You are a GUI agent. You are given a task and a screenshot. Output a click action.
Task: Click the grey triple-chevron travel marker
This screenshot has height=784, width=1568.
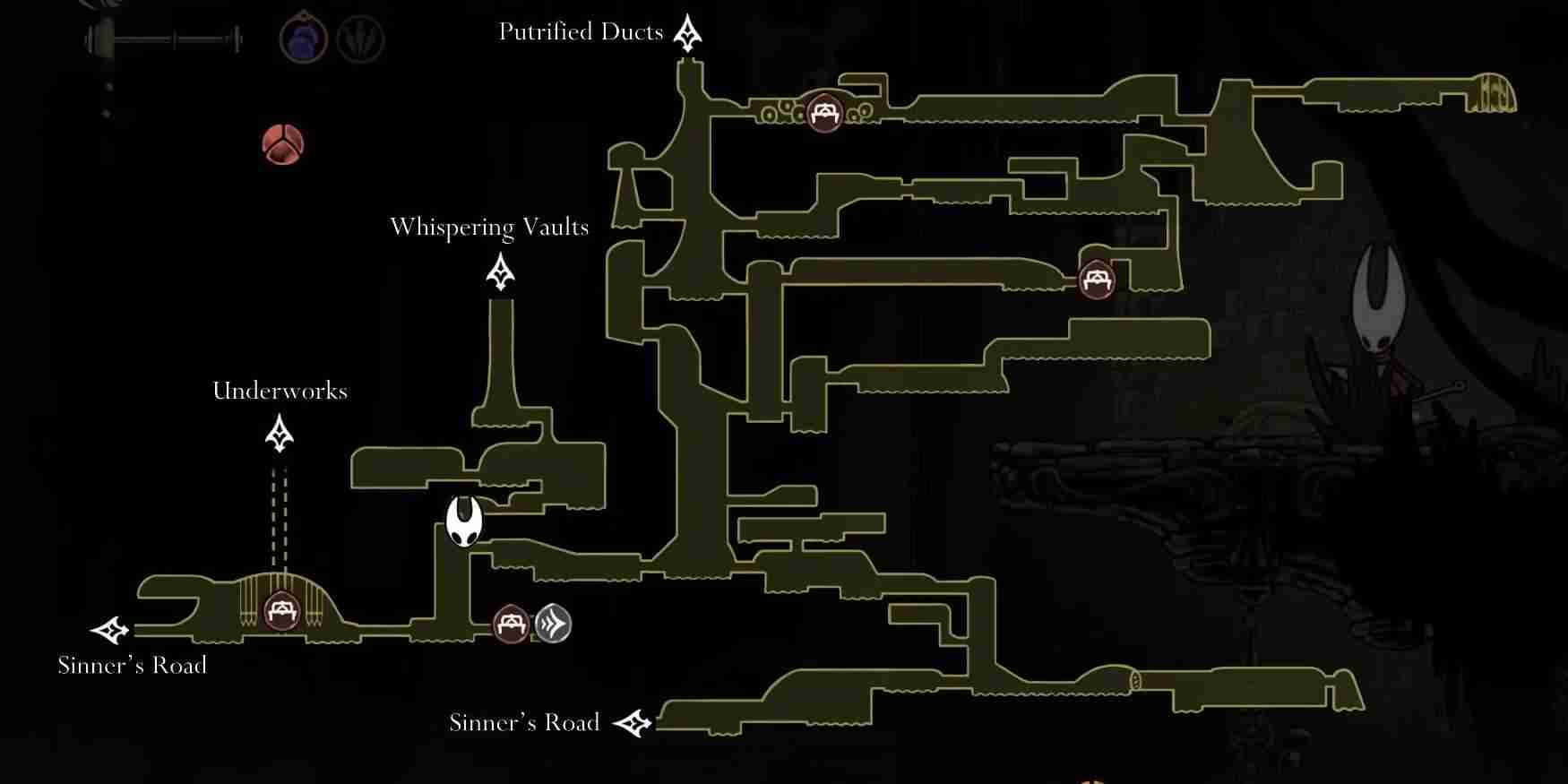pos(553,624)
